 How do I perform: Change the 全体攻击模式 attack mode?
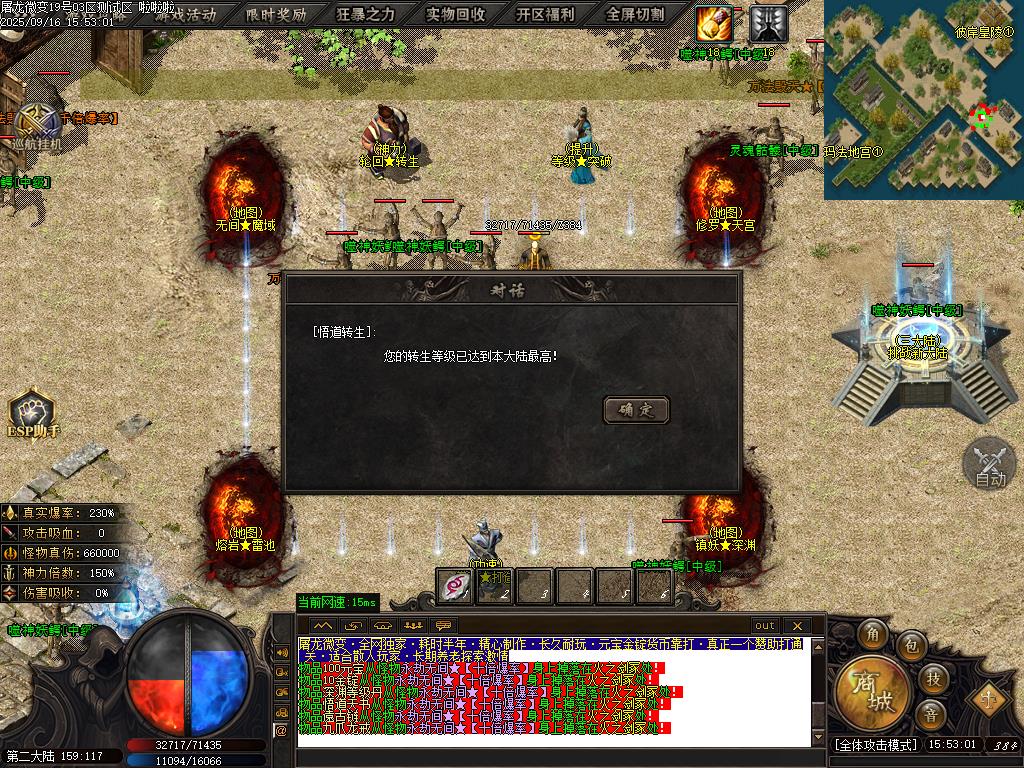[x=876, y=745]
